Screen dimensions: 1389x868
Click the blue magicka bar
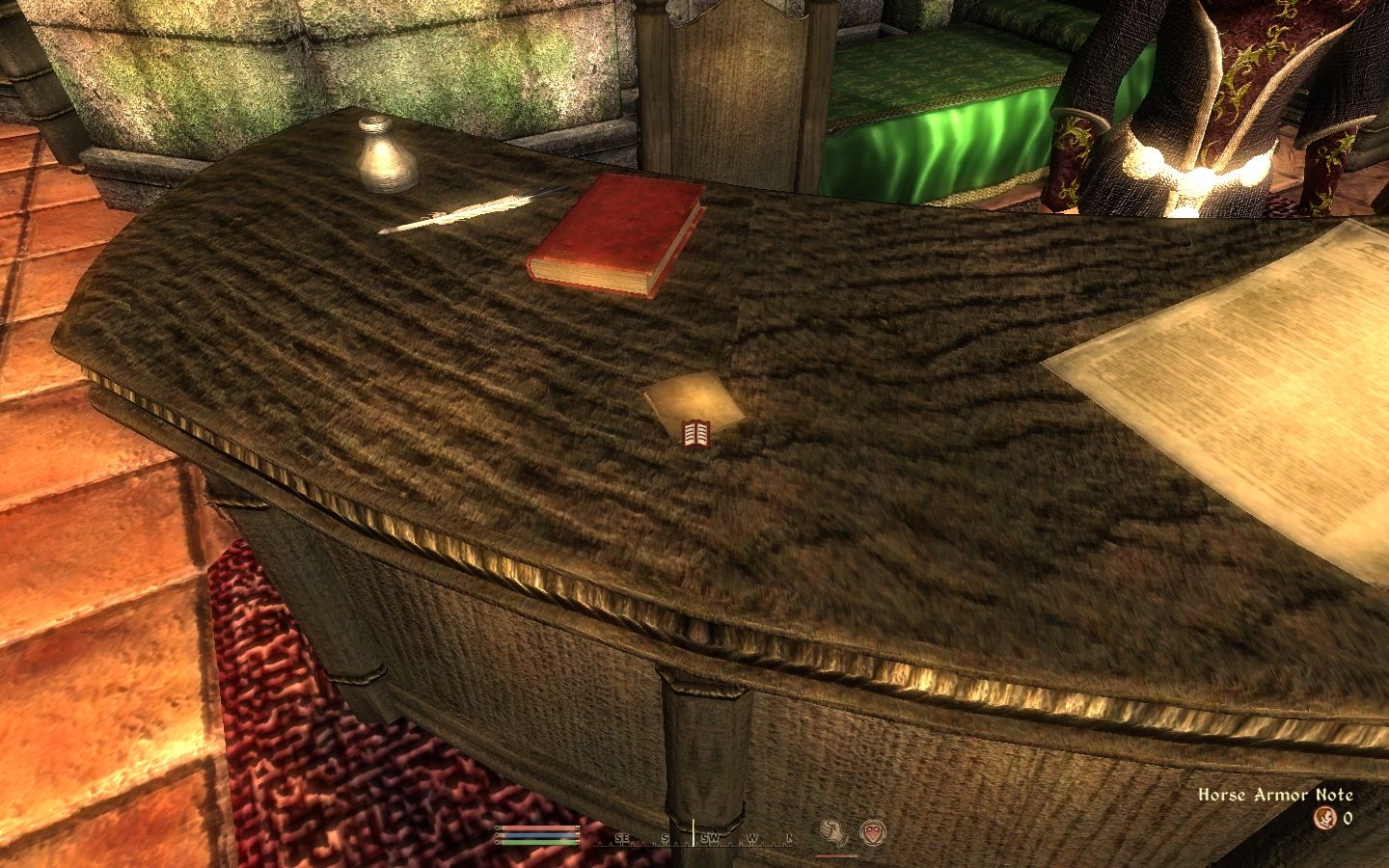coord(537,837)
